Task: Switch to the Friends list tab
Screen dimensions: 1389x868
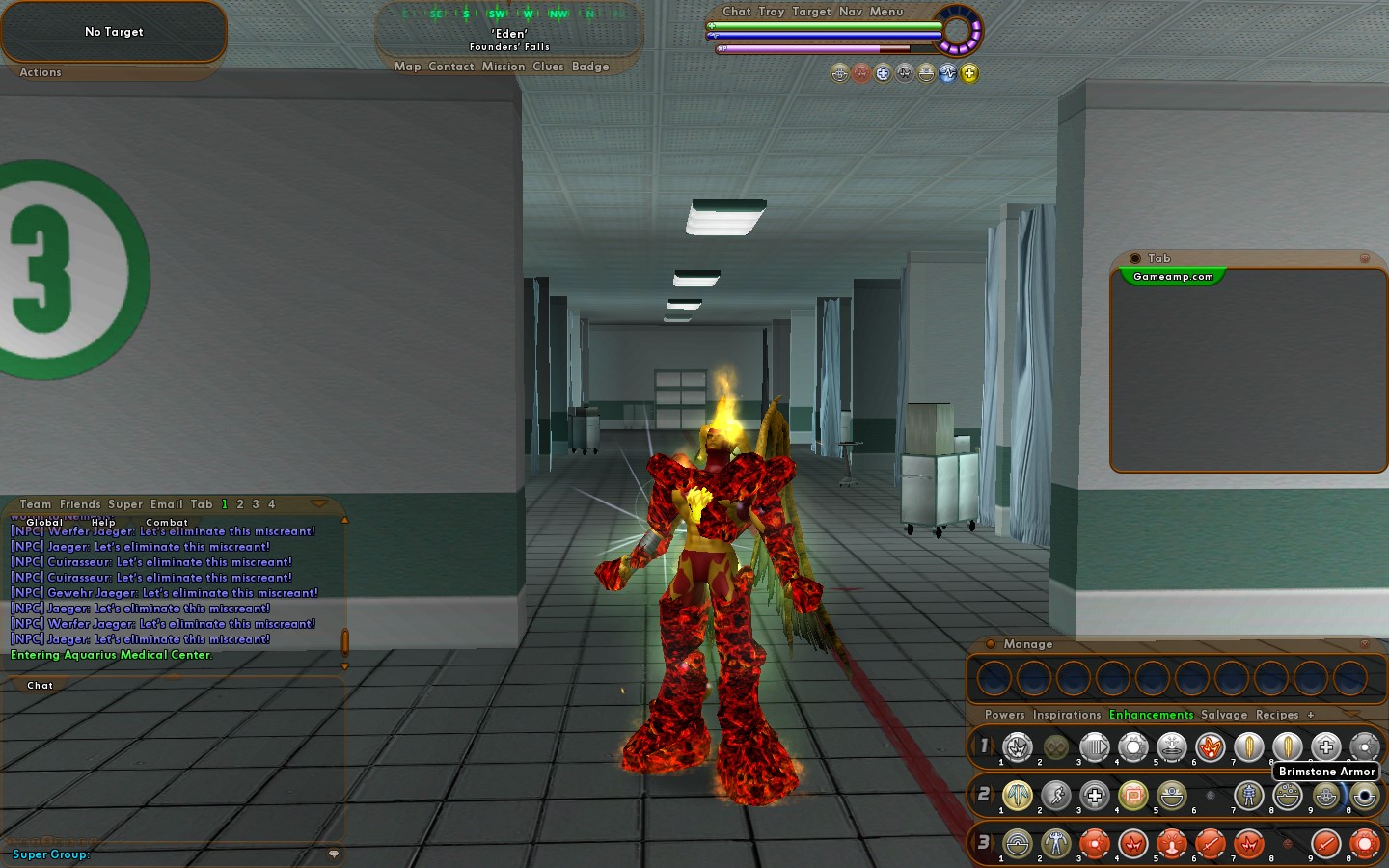Action: (80, 504)
